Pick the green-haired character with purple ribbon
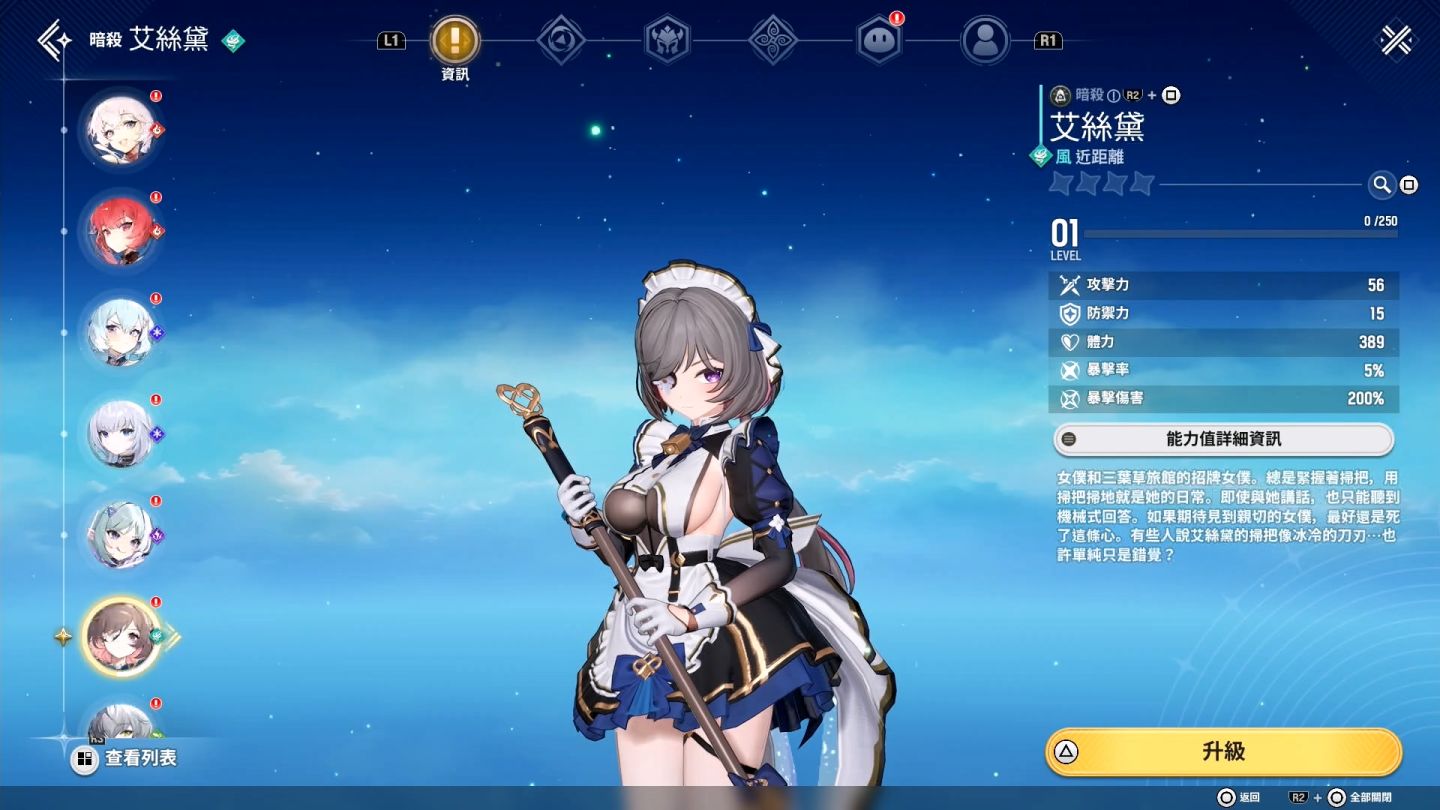This screenshot has width=1440, height=810. coord(121,535)
